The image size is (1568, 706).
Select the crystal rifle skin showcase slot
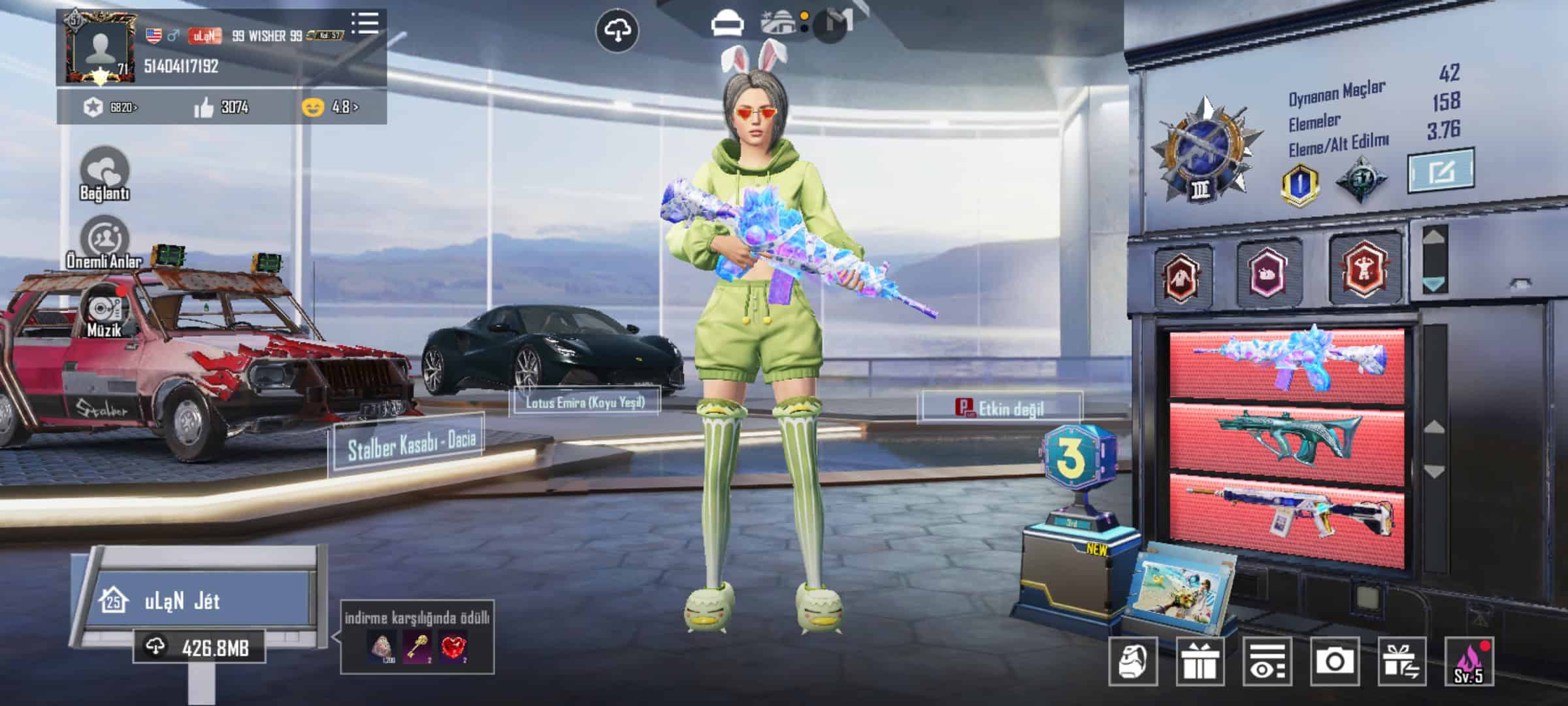[1286, 363]
